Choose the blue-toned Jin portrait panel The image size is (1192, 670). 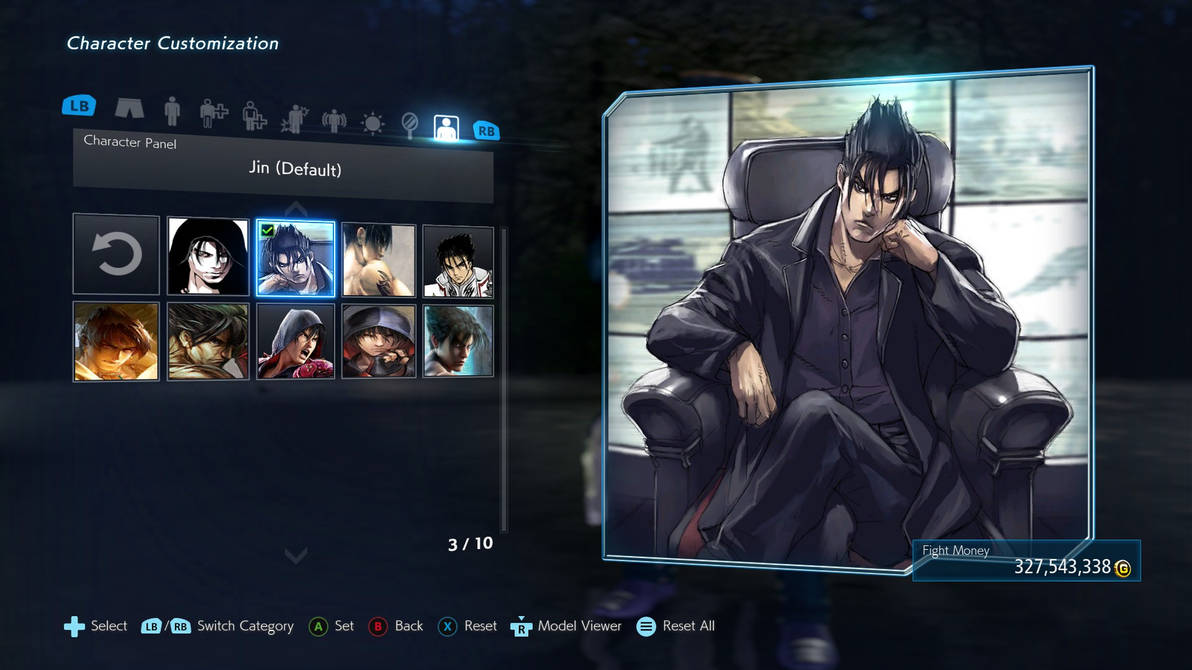(458, 341)
